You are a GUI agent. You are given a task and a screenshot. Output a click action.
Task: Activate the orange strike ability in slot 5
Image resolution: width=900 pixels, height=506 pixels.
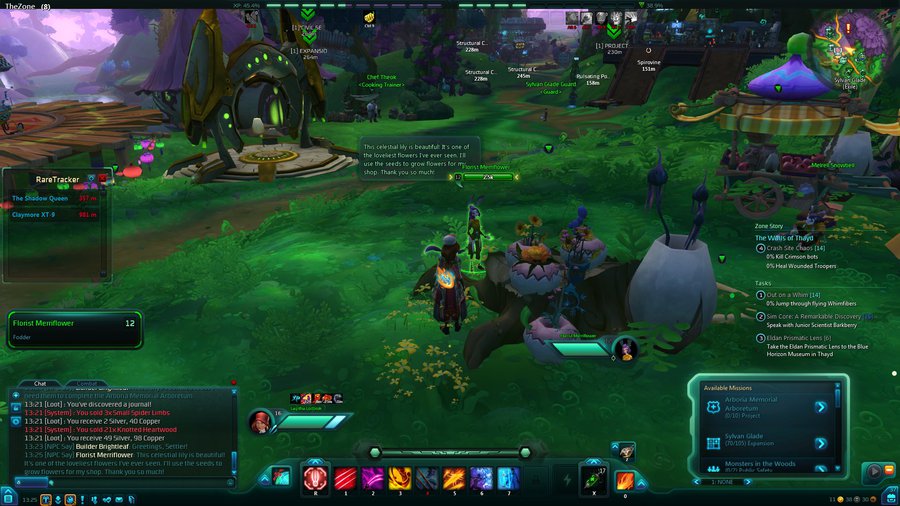454,478
